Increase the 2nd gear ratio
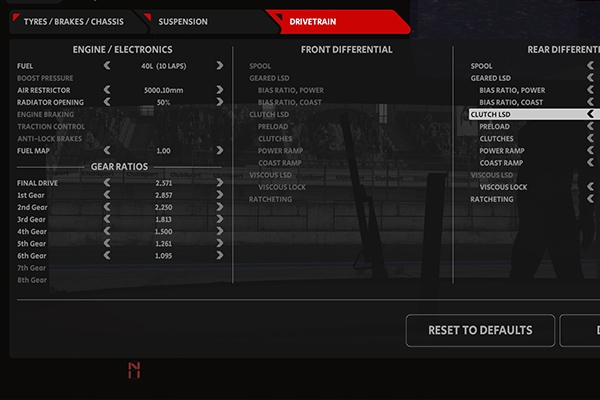 click(219, 207)
